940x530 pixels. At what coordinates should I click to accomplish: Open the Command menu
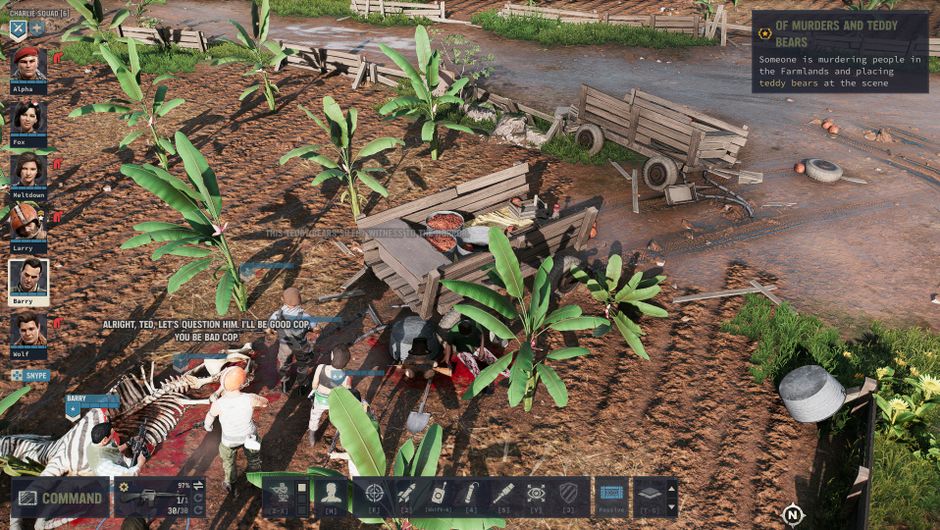pos(60,497)
